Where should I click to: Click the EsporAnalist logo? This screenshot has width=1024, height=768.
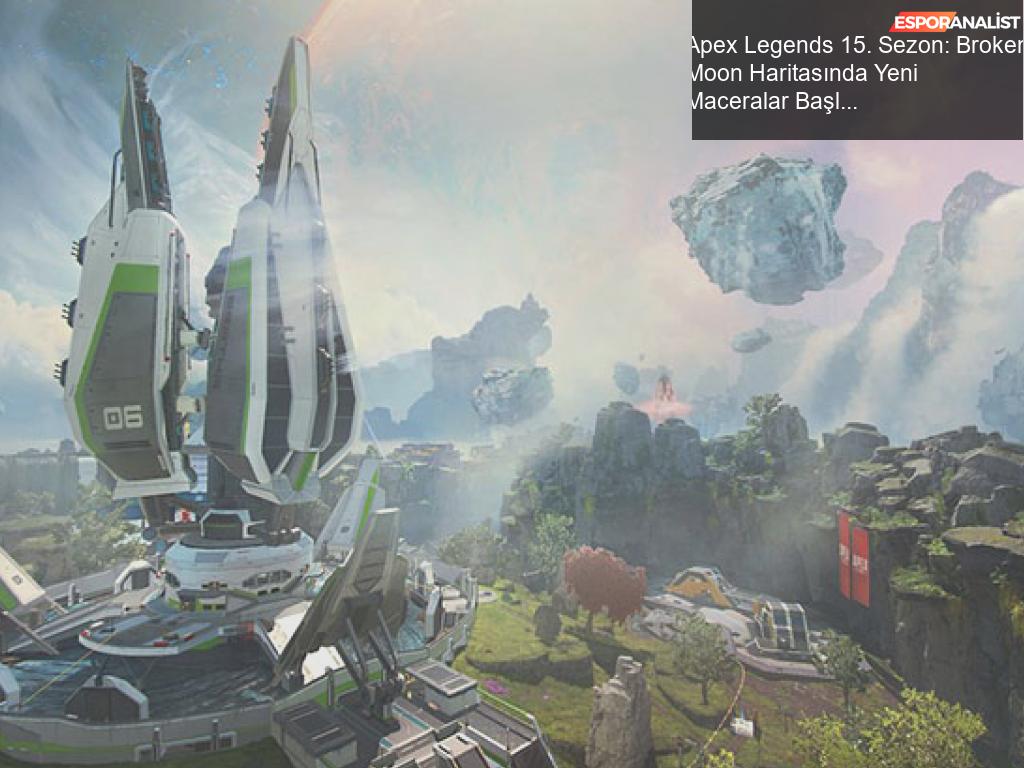click(x=955, y=21)
